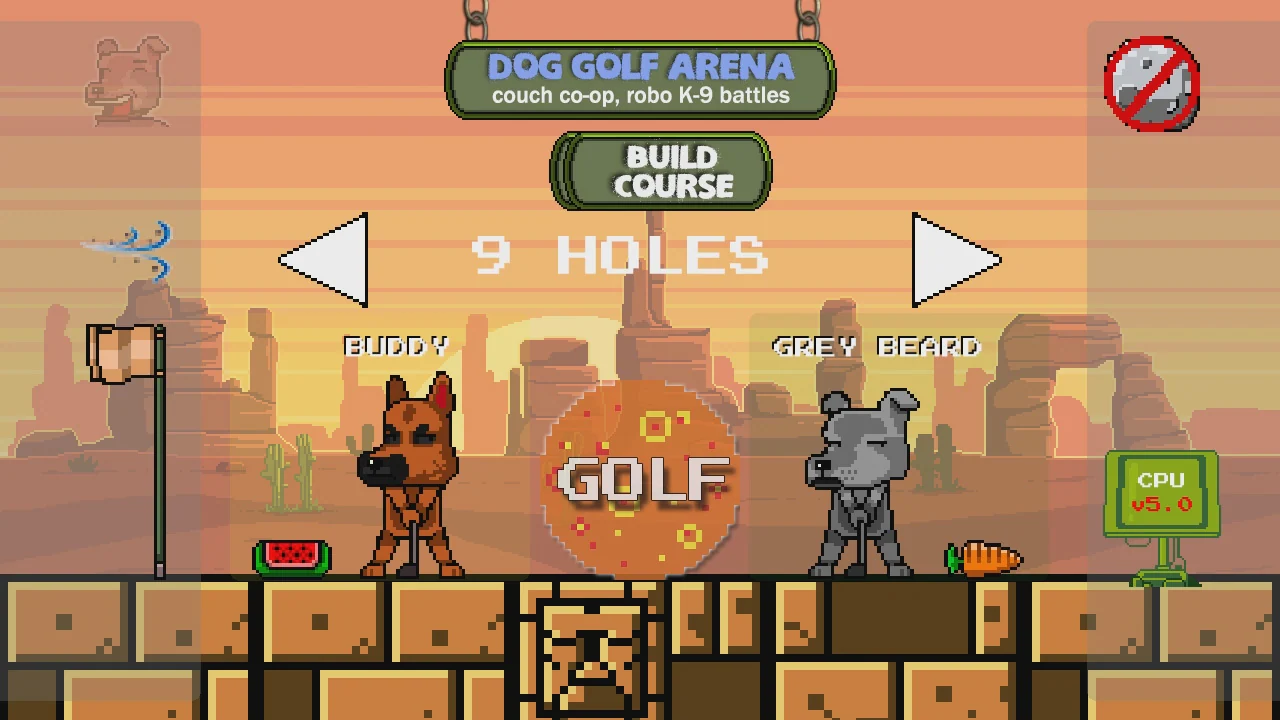Viewport: 1280px width, 720px height.
Task: Toggle Grey Beard's CPU v5.0 setting
Action: 1160,492
